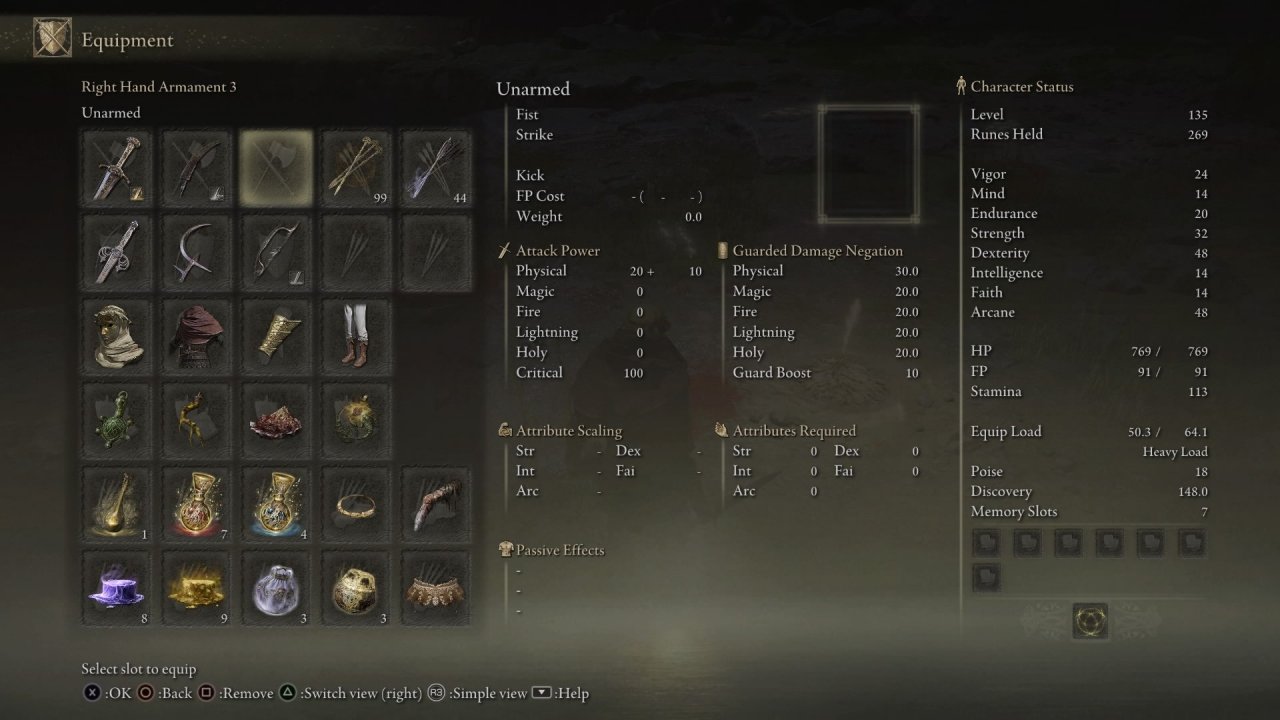Choose the golden ring quick item slot
This screenshot has width=1280, height=720.
[357, 505]
